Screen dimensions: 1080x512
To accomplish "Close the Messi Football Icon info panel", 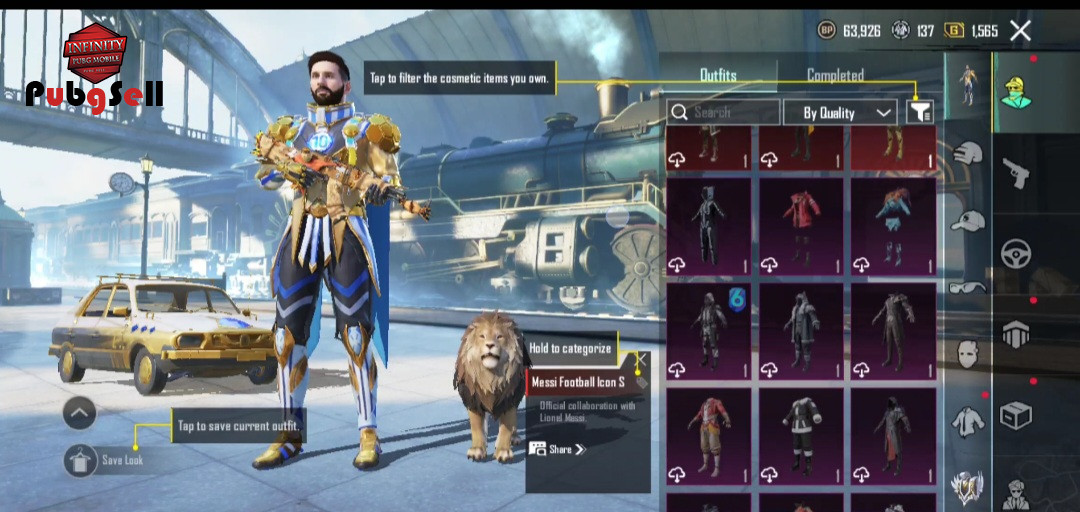I will [641, 358].
